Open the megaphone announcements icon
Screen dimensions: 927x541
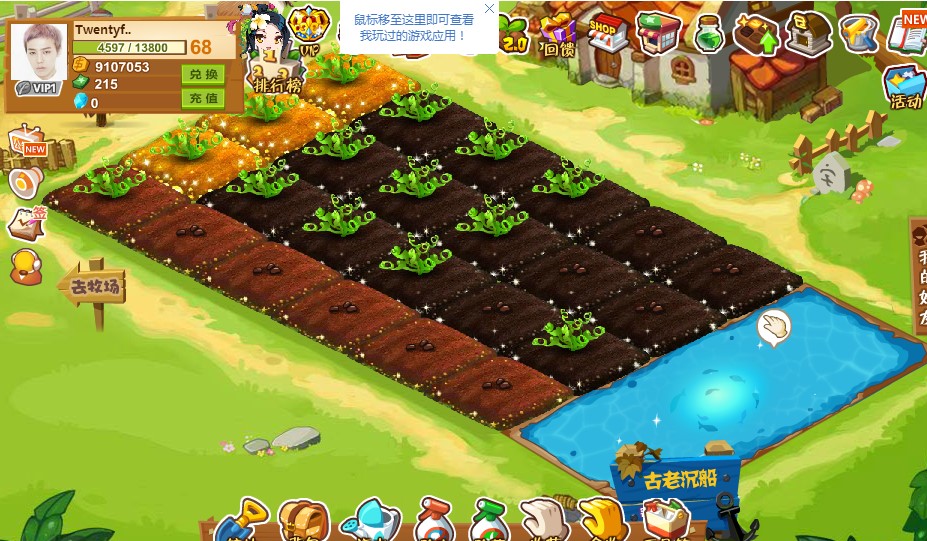tap(24, 181)
